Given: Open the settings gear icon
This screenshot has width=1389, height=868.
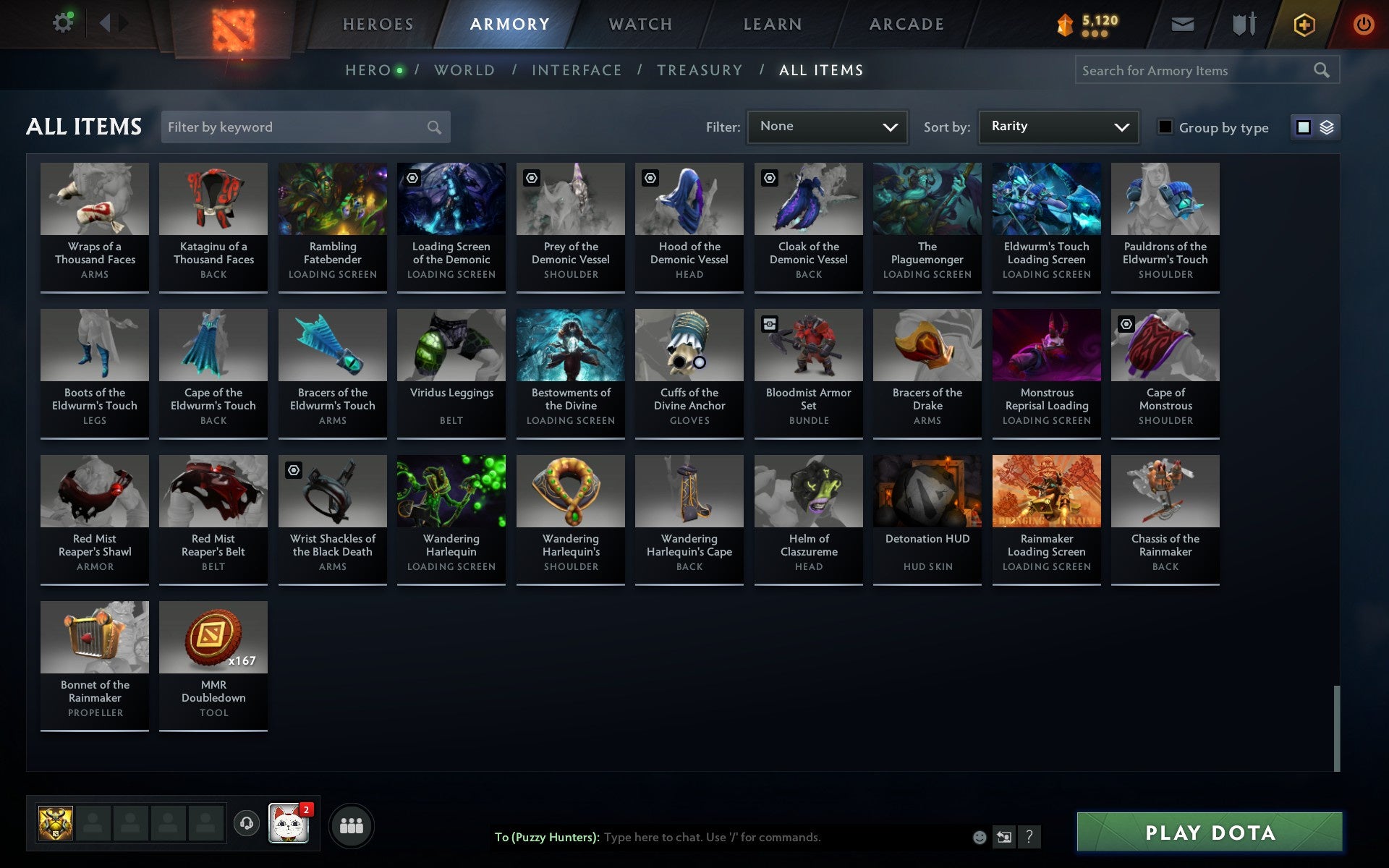Looking at the screenshot, I should point(63,22).
